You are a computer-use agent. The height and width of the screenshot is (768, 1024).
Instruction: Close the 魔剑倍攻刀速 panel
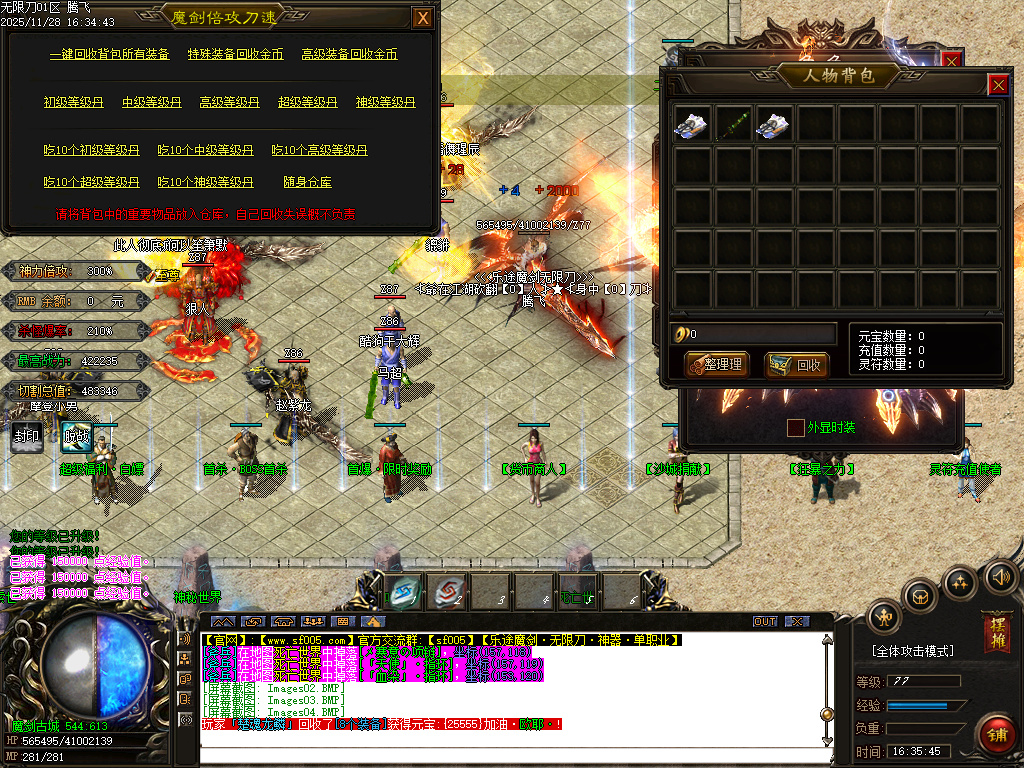pos(424,18)
